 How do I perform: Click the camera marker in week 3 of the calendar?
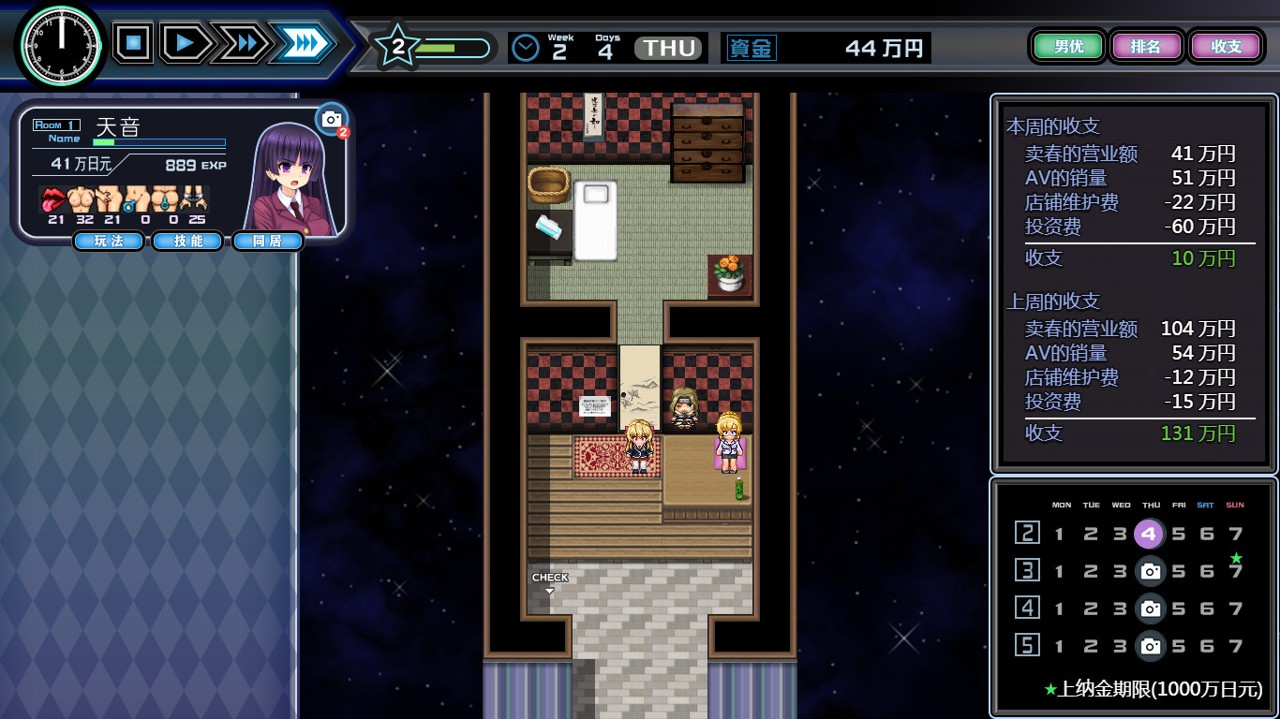point(1151,571)
